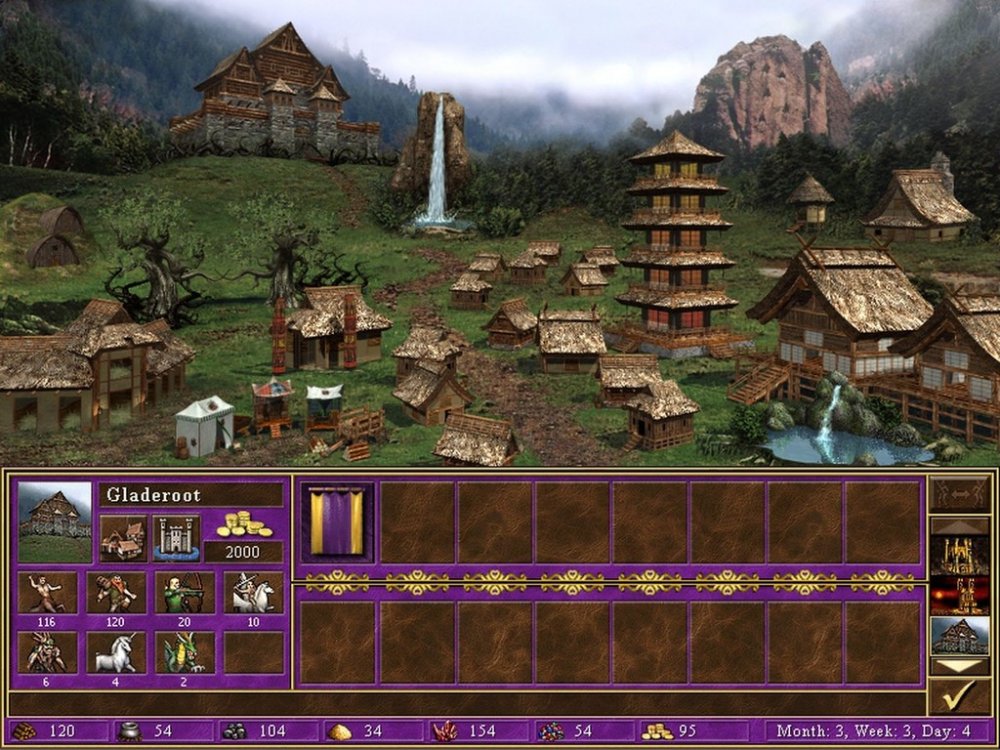Pick the unicorn creature slot
This screenshot has height=750, width=1000.
(116, 652)
